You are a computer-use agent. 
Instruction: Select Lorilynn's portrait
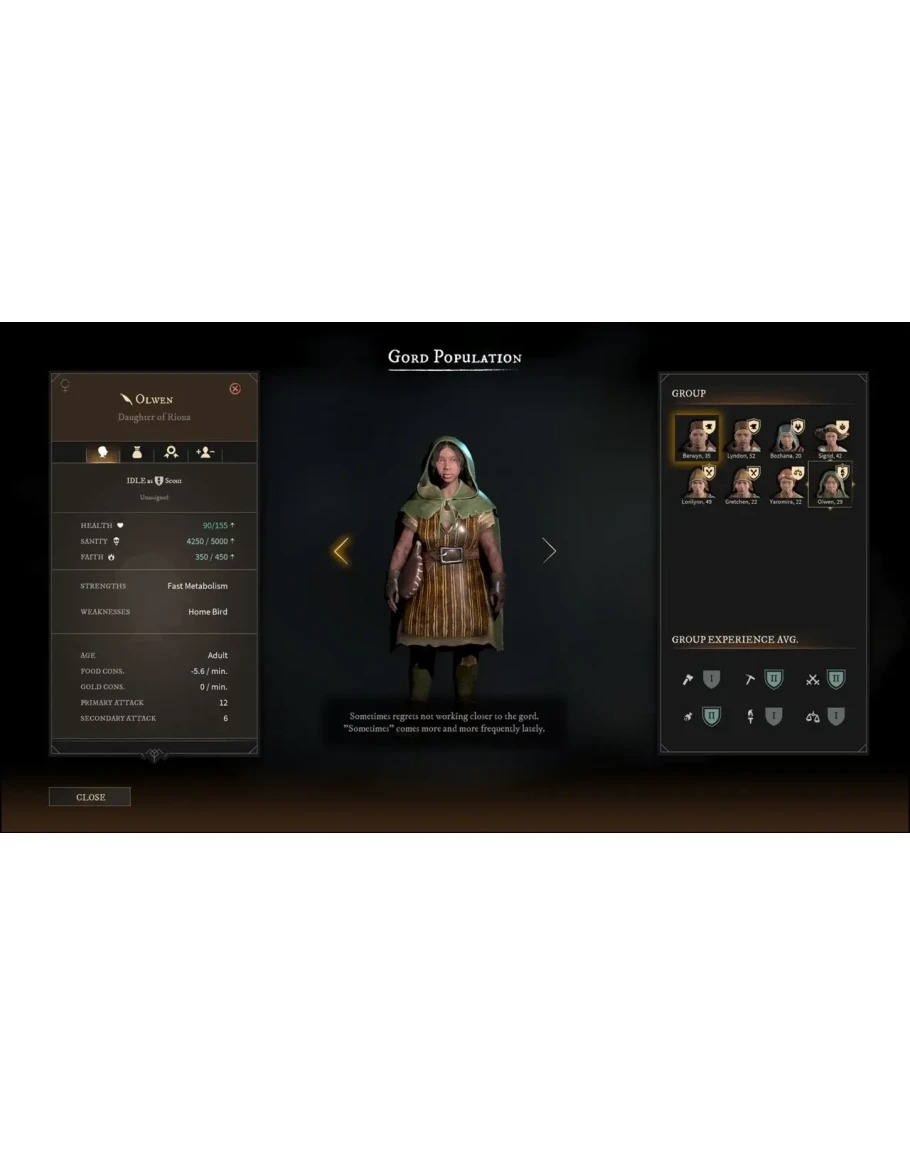pyautogui.click(x=695, y=484)
